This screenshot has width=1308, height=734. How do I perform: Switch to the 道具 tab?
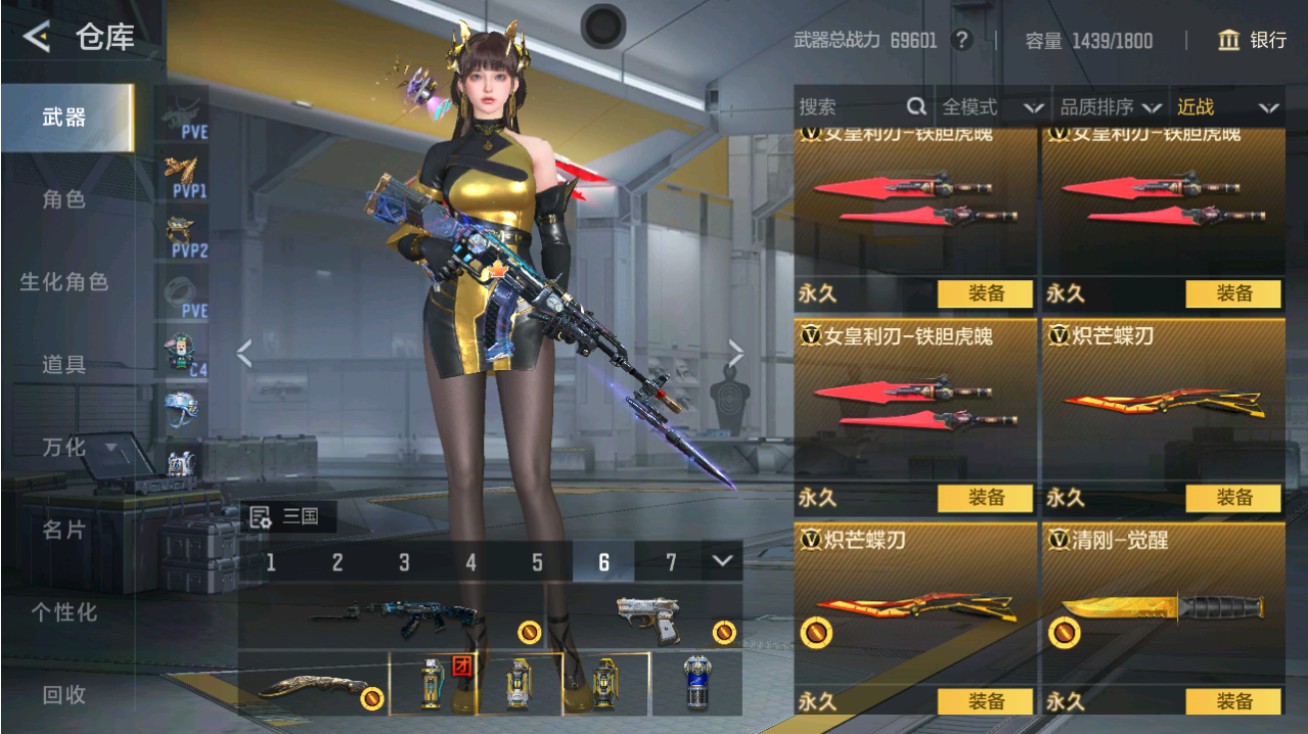pyautogui.click(x=62, y=366)
